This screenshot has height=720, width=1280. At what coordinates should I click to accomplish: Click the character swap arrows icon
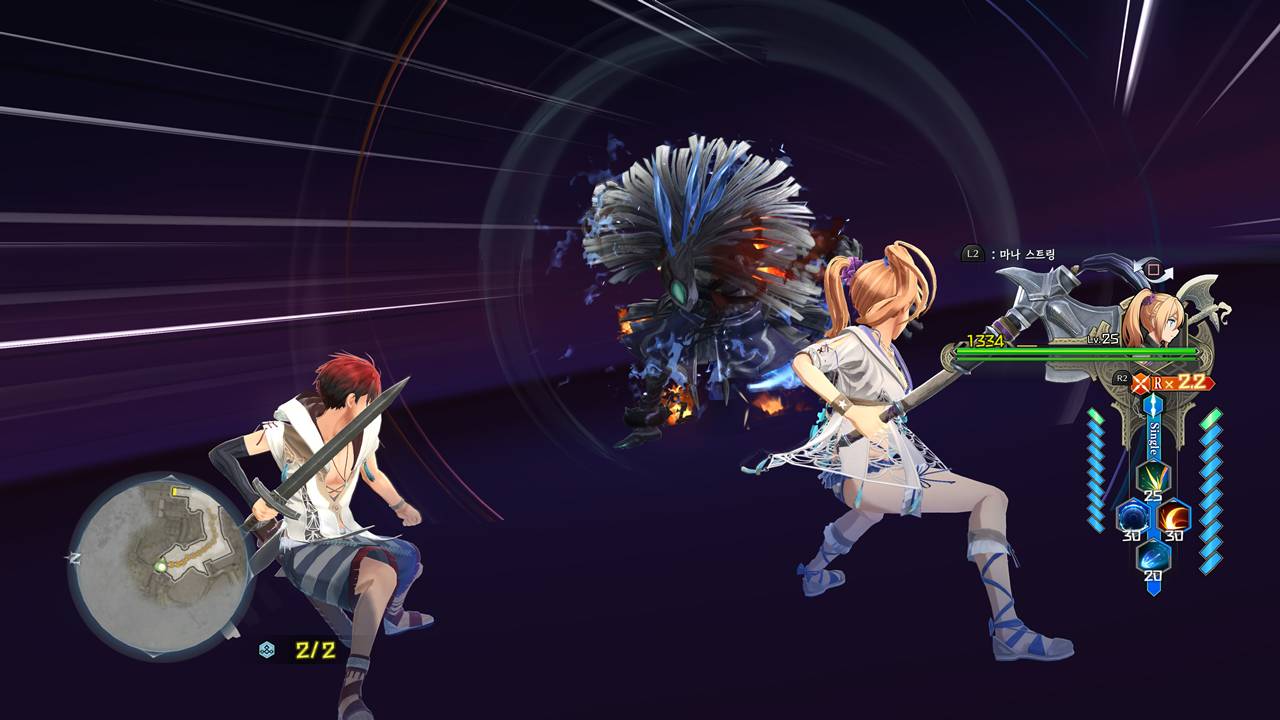(x=1158, y=271)
